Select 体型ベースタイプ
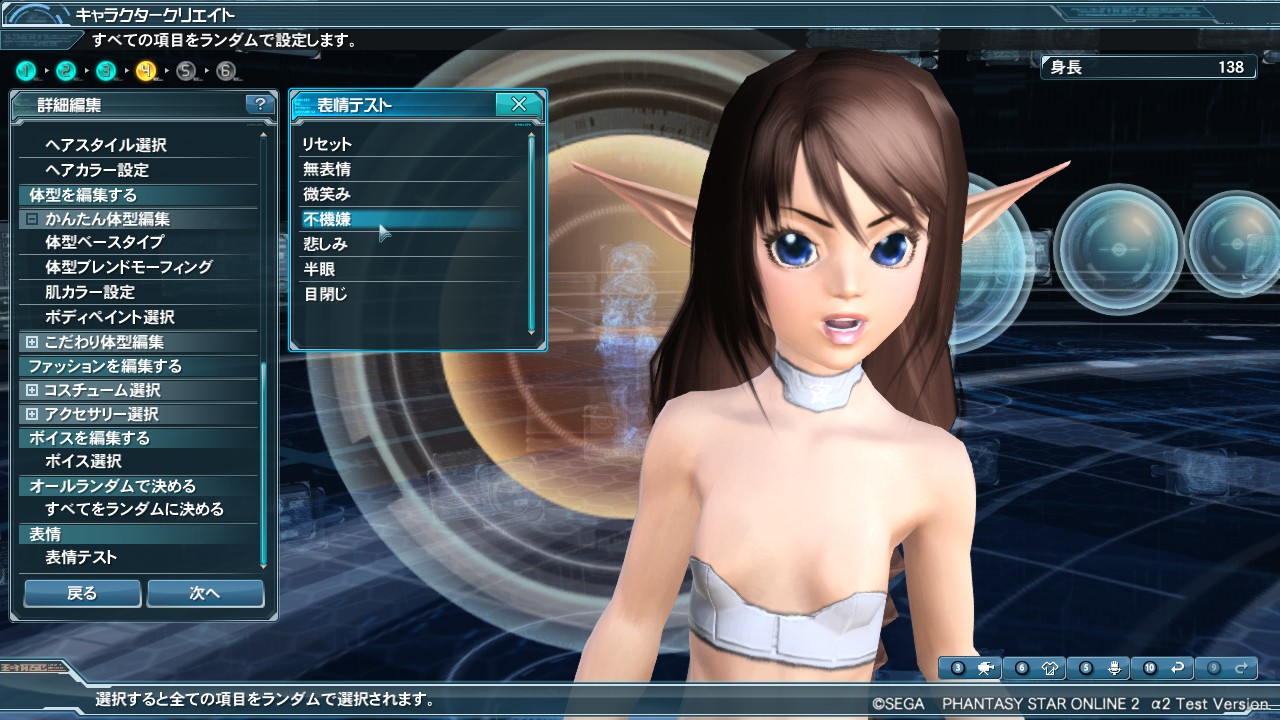The image size is (1280, 720). point(104,242)
